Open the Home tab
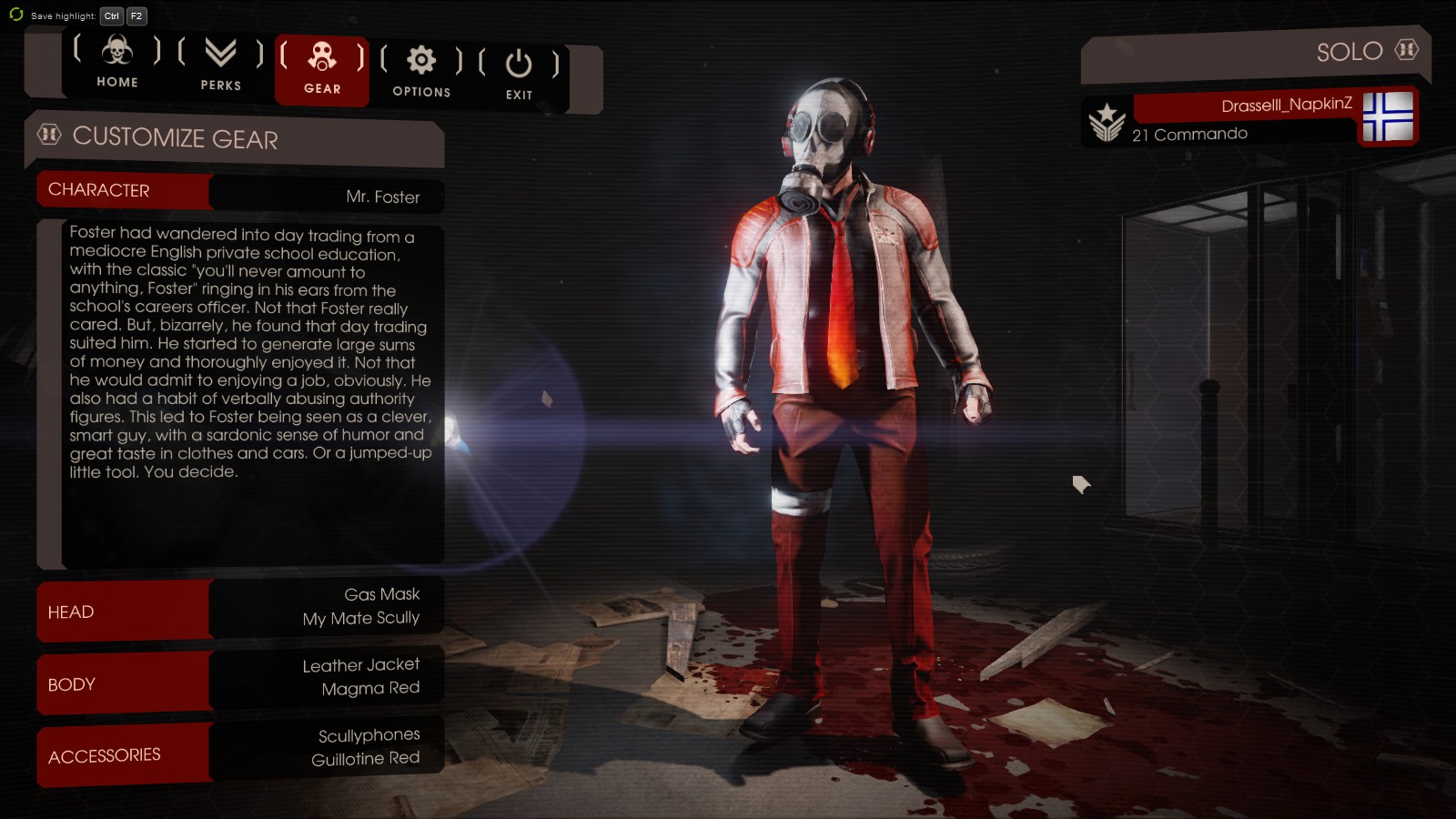The image size is (1456, 819). point(117,62)
